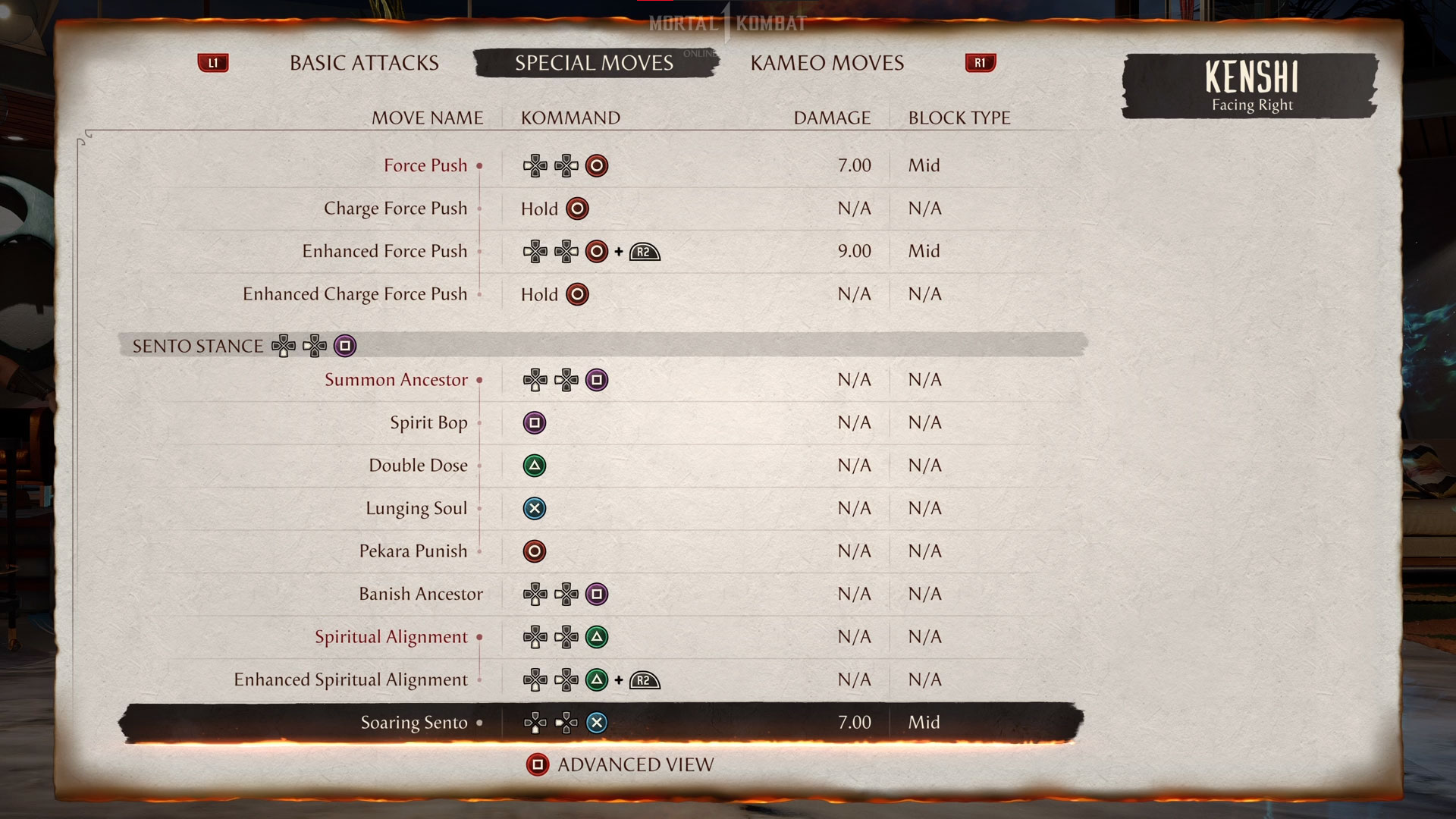This screenshot has height=819, width=1456.
Task: Open the KAMEO MOVES tab
Action: click(826, 63)
